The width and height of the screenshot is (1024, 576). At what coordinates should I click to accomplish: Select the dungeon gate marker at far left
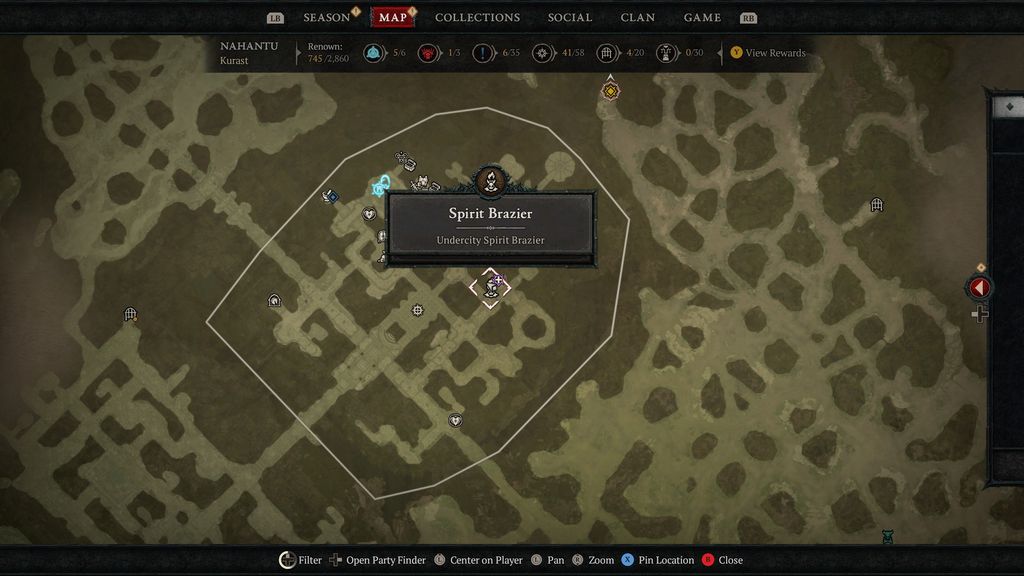coord(130,314)
